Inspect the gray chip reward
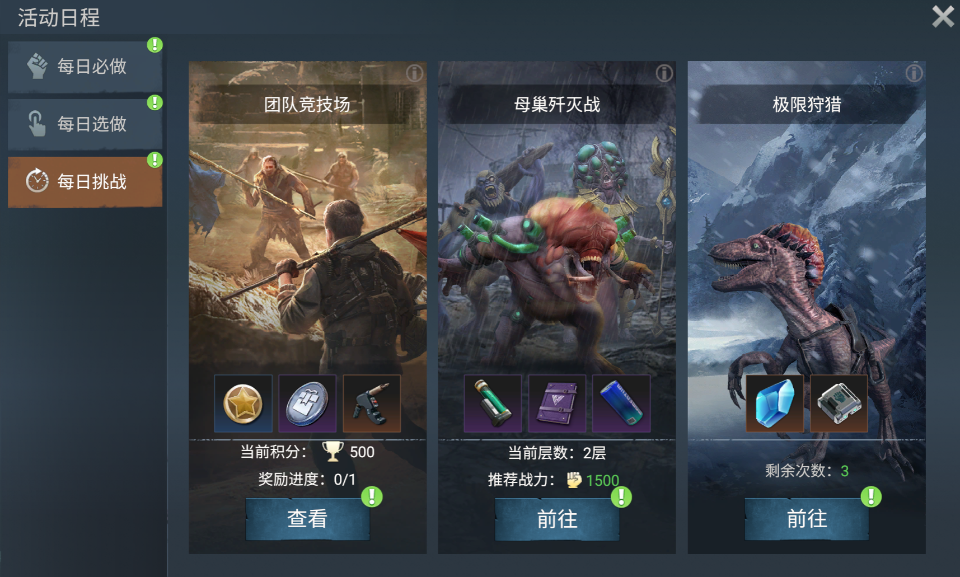 (838, 403)
